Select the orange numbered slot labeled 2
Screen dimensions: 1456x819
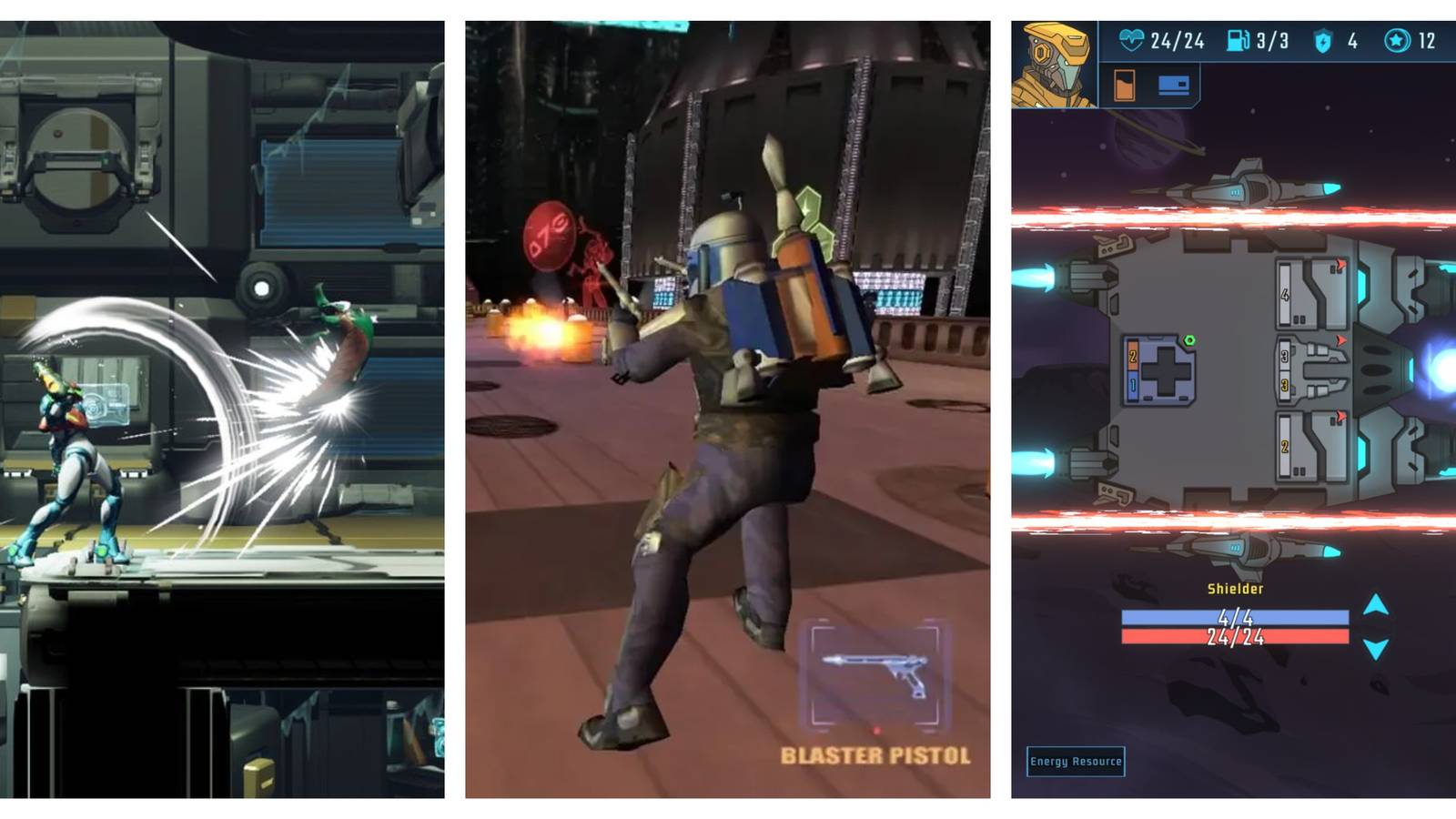pos(1133,356)
